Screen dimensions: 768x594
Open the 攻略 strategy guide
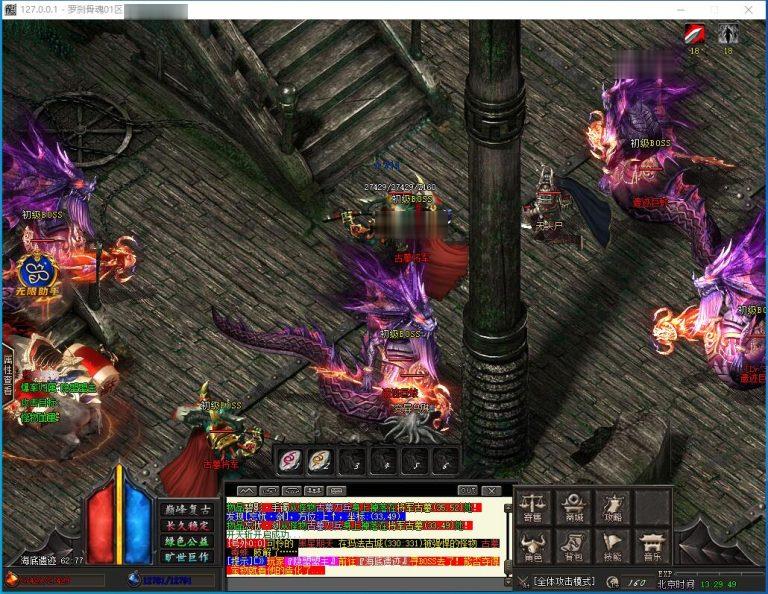click(x=612, y=507)
